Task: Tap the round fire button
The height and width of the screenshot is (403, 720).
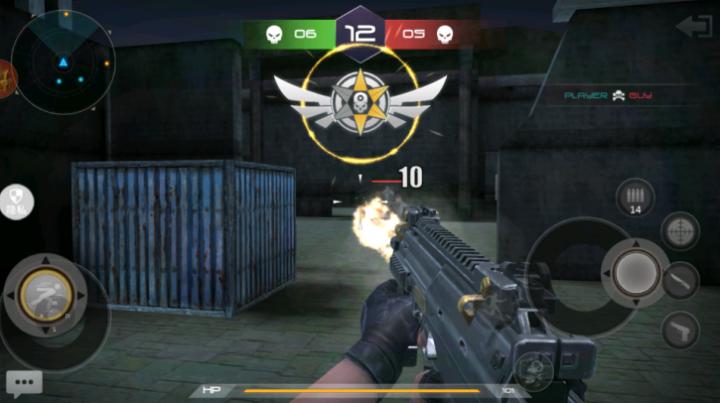Action: 634,272
